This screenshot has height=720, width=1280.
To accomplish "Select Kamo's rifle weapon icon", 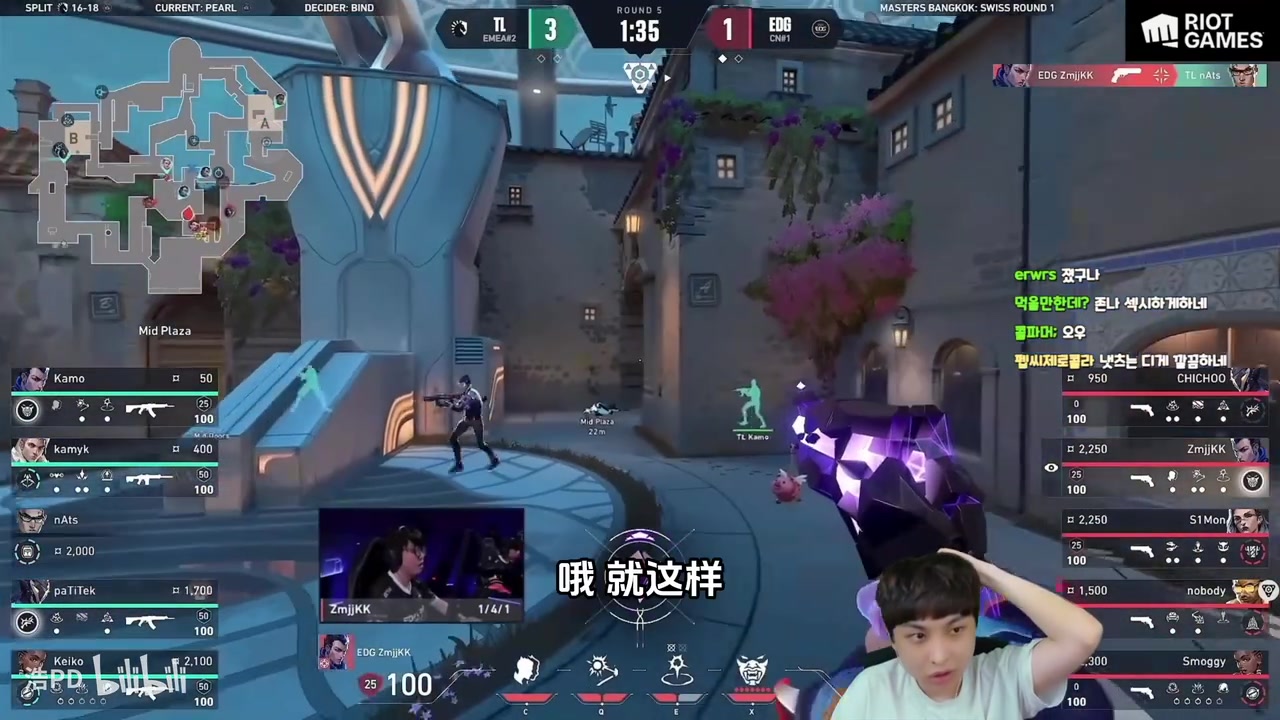I will coord(150,408).
